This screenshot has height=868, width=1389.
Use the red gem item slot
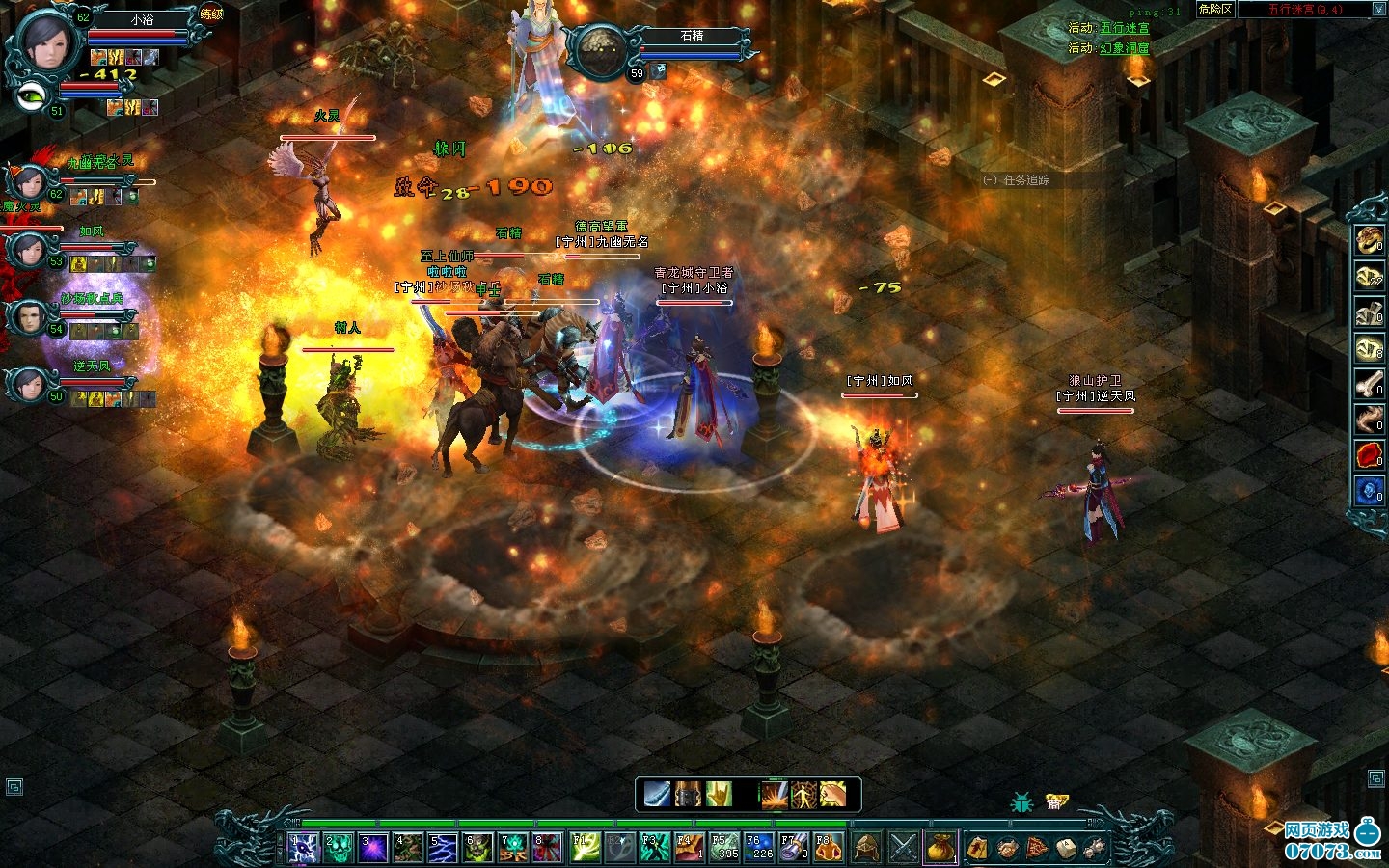click(x=1369, y=455)
